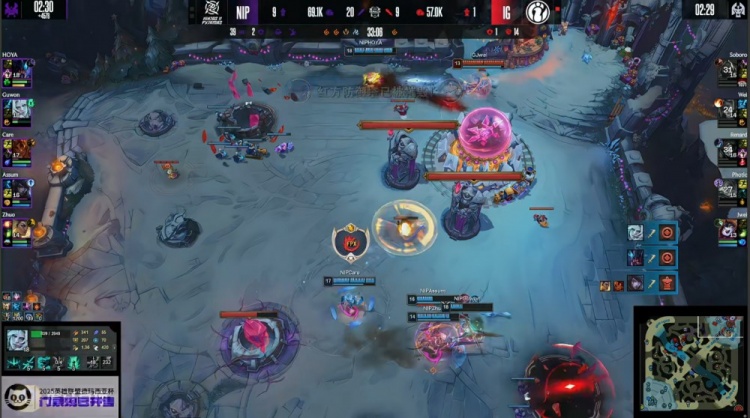The height and width of the screenshot is (418, 750).
Task: Select Care's champion portrait
Action: coord(22,152)
